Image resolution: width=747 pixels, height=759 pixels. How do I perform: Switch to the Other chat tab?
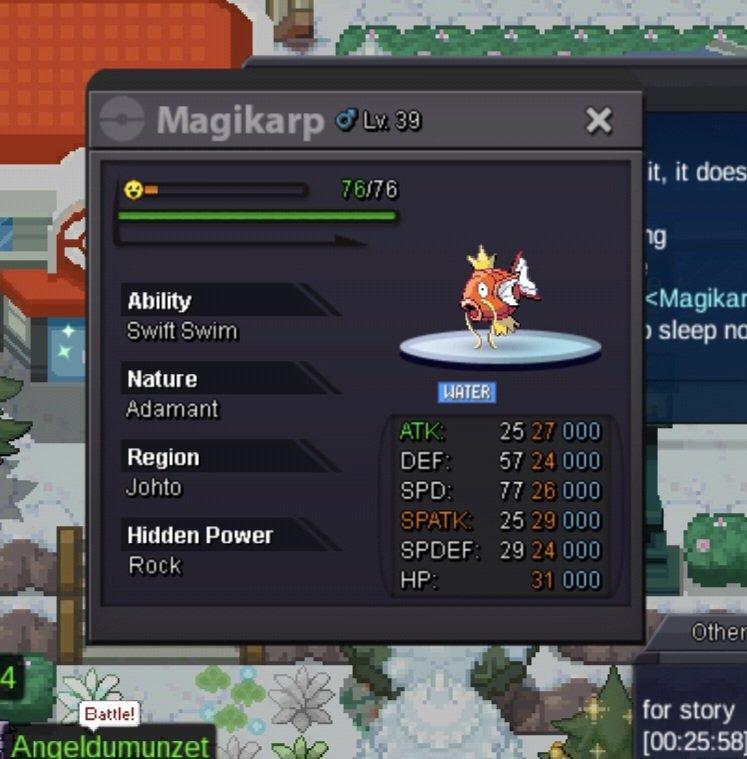718,632
